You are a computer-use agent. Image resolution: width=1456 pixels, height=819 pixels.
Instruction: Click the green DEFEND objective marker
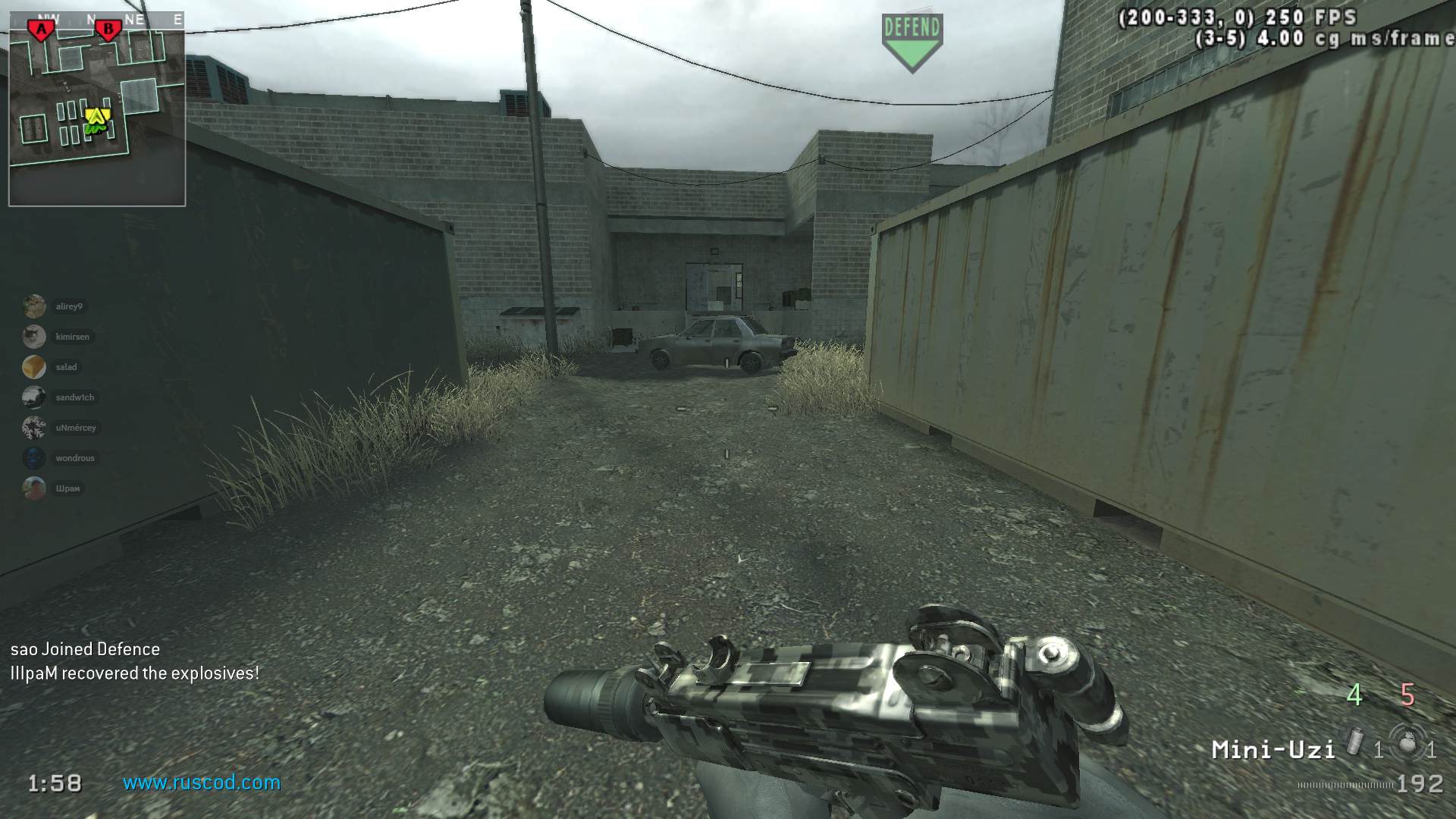pyautogui.click(x=912, y=42)
